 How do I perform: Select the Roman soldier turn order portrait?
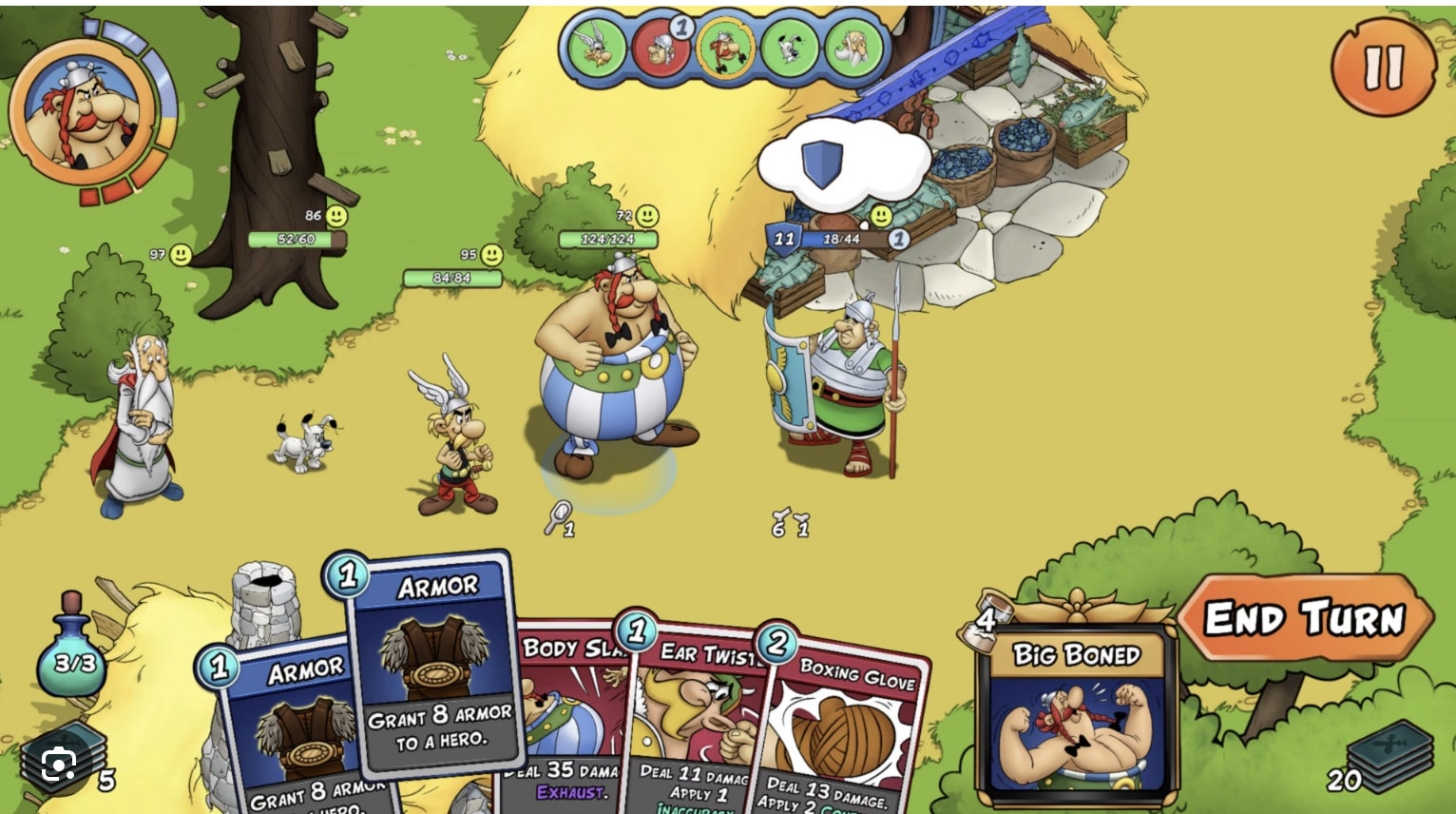click(x=661, y=48)
